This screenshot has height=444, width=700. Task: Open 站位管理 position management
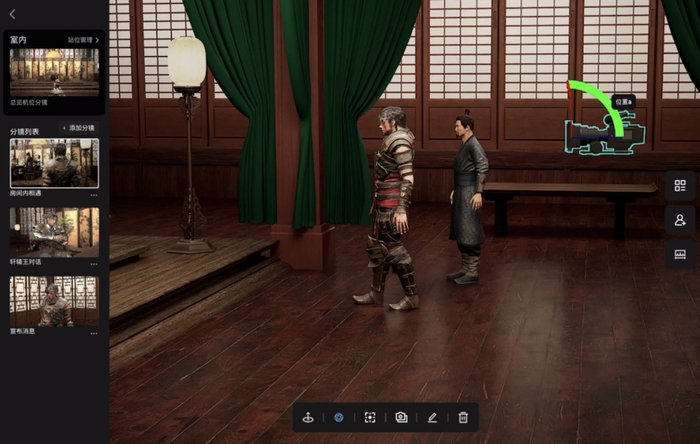(83, 40)
